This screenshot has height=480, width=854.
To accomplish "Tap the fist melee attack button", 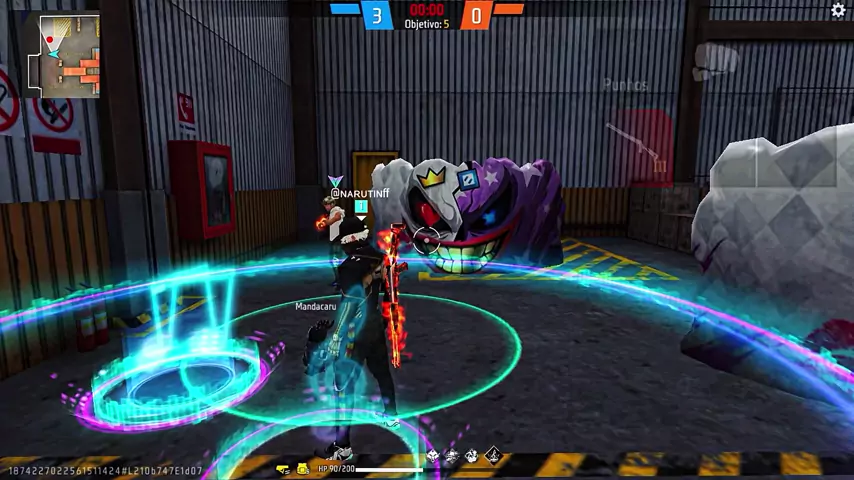I will (x=717, y=60).
